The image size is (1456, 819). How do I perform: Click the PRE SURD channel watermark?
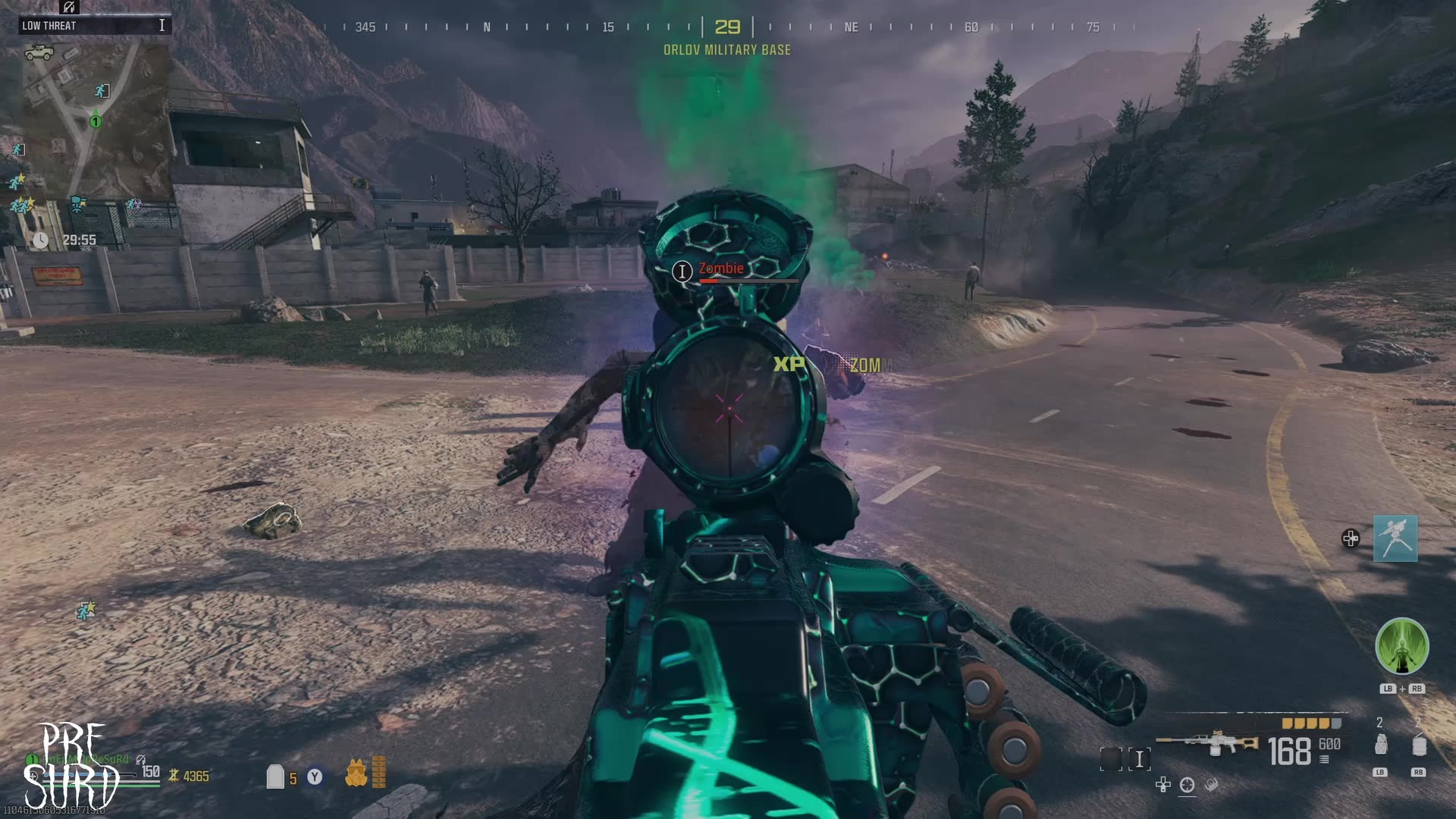point(72,766)
